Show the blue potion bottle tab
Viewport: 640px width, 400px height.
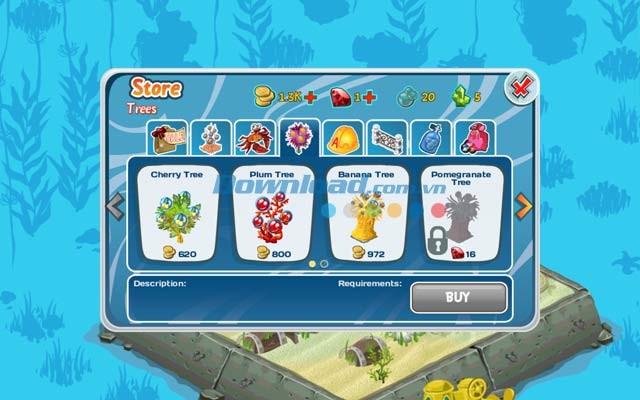pos(431,137)
